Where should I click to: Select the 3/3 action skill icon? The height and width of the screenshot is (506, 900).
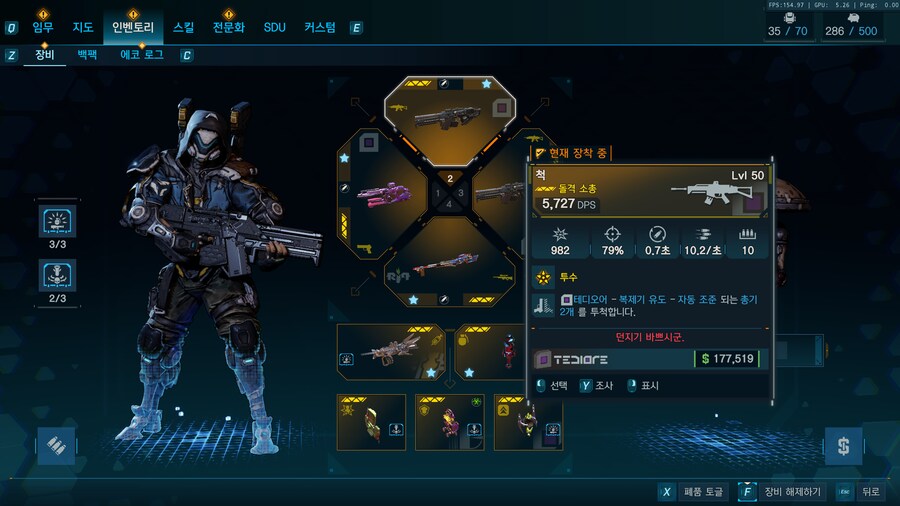[56, 221]
